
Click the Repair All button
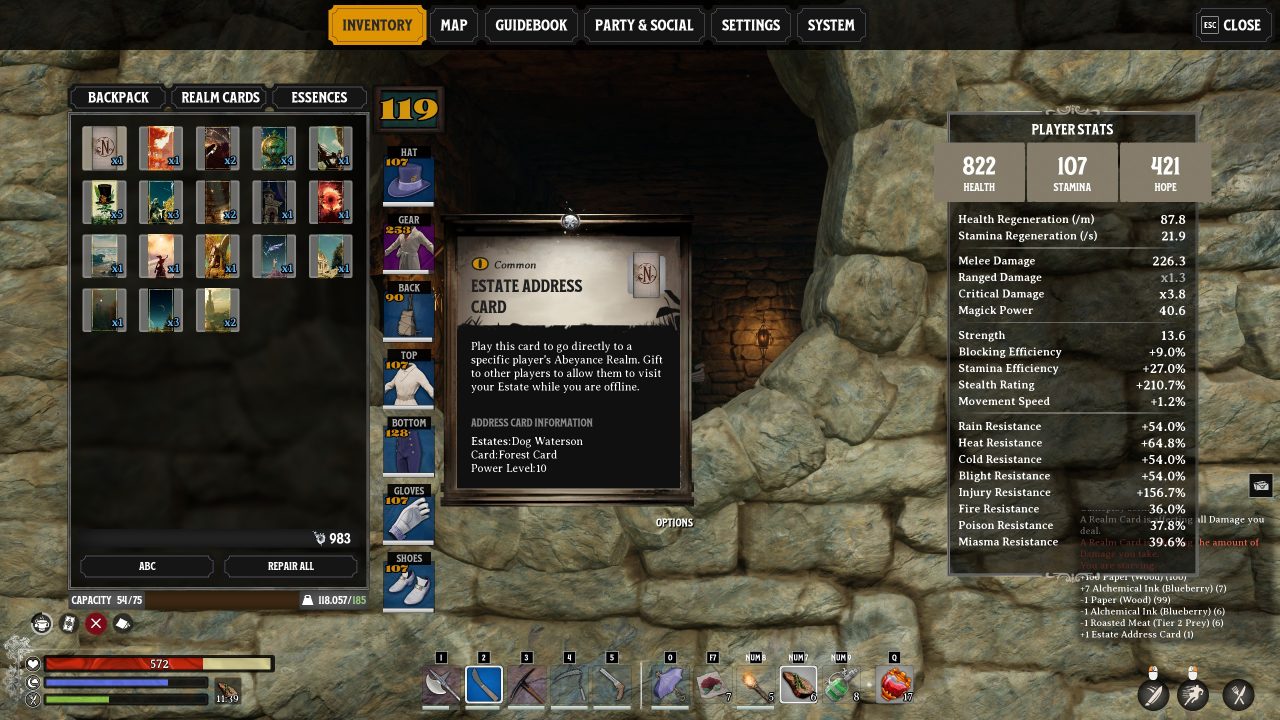291,566
